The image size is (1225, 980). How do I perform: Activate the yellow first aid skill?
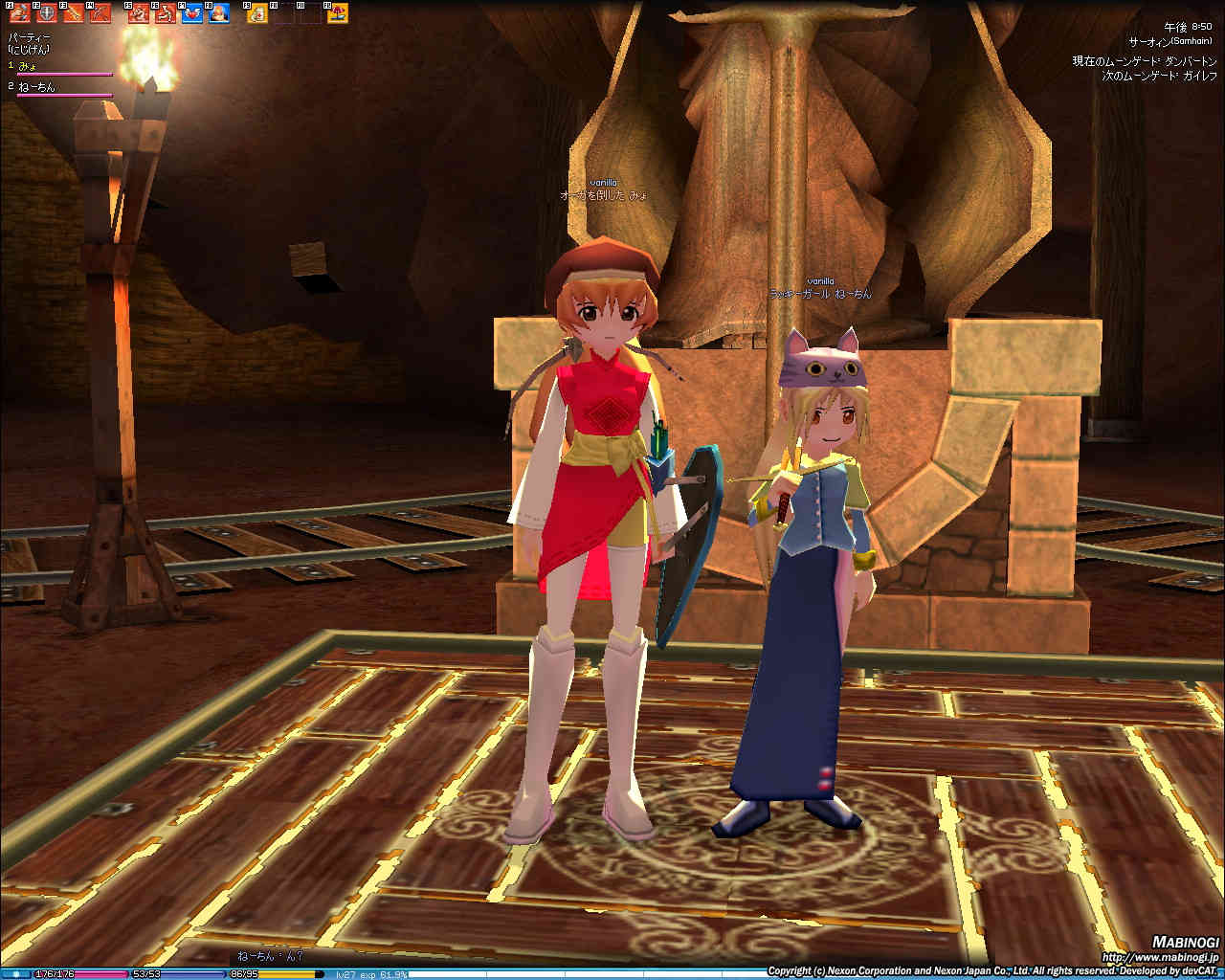(x=257, y=12)
